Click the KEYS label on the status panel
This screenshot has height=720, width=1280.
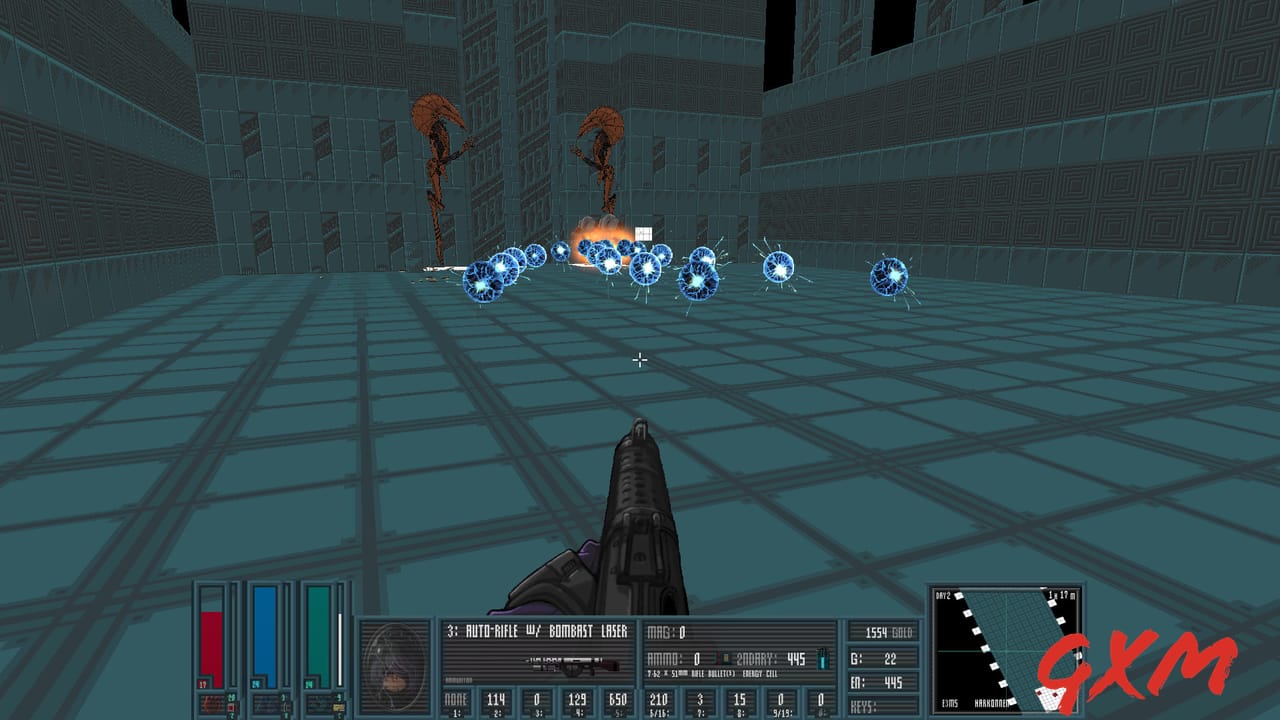pos(862,704)
